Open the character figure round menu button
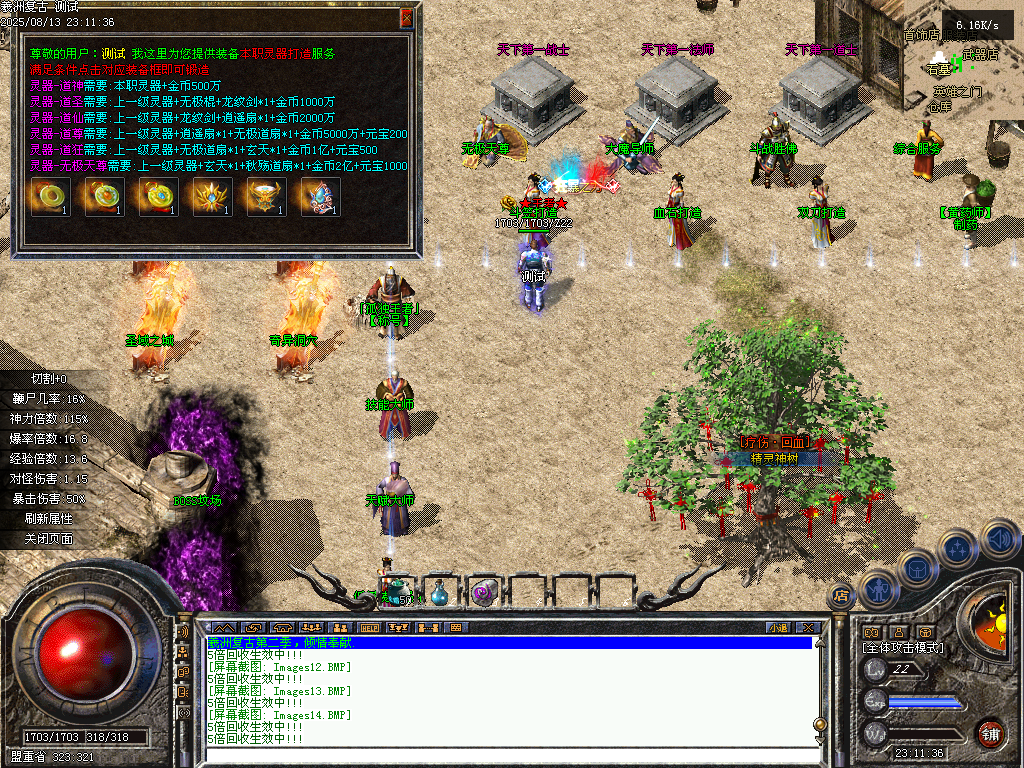This screenshot has height=768, width=1024. tap(879, 588)
